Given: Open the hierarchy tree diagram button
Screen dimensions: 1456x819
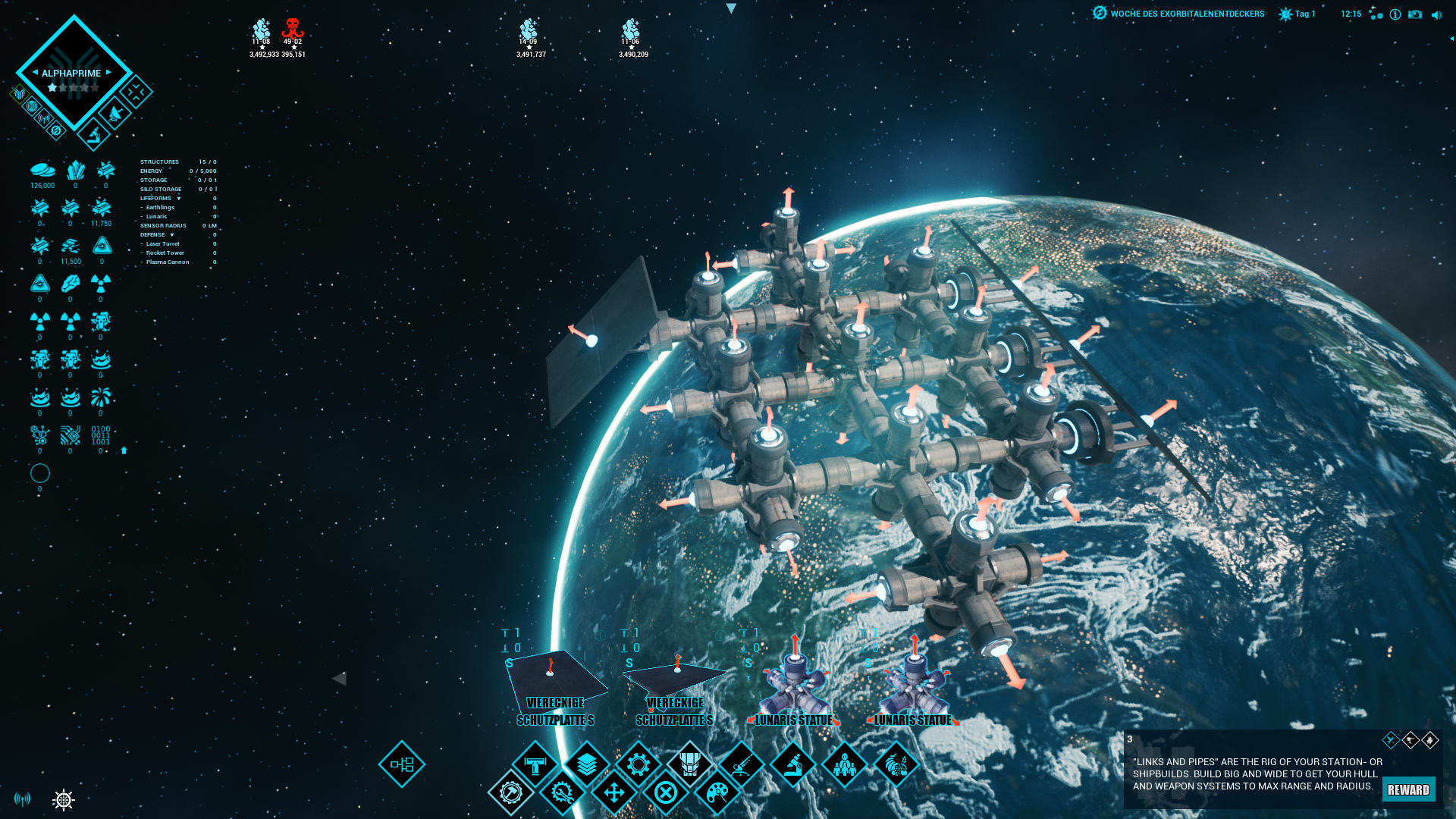Looking at the screenshot, I should (x=402, y=764).
